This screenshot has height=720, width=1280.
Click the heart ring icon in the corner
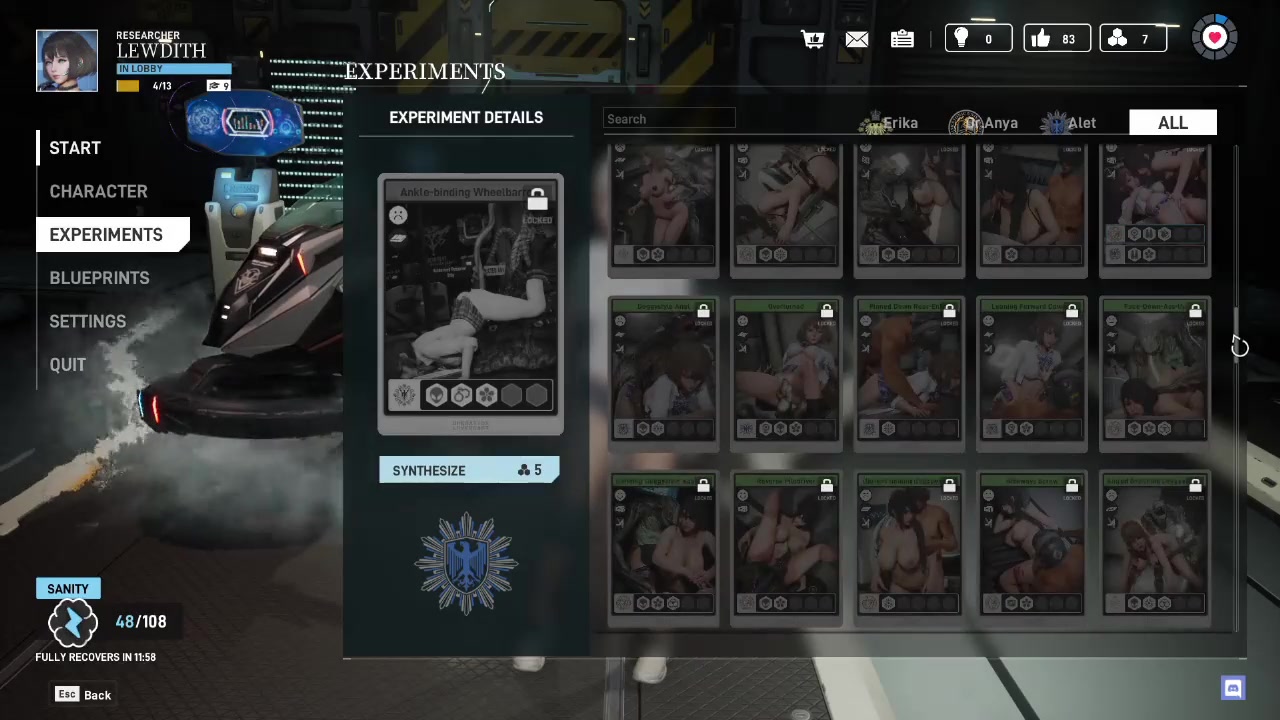pyautogui.click(x=1214, y=38)
